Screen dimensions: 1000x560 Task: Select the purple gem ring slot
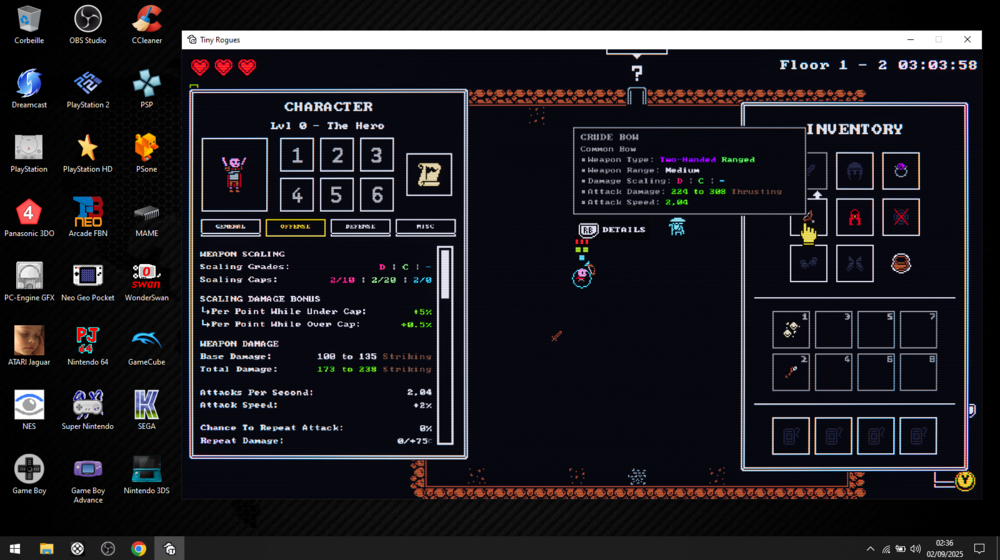pos(901,171)
